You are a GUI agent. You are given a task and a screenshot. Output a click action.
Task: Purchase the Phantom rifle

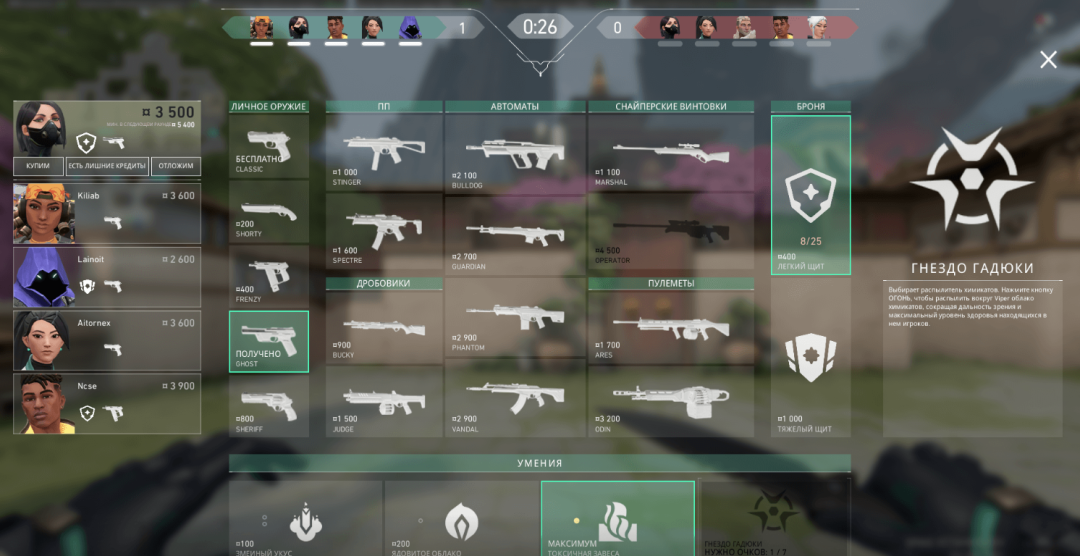(514, 317)
